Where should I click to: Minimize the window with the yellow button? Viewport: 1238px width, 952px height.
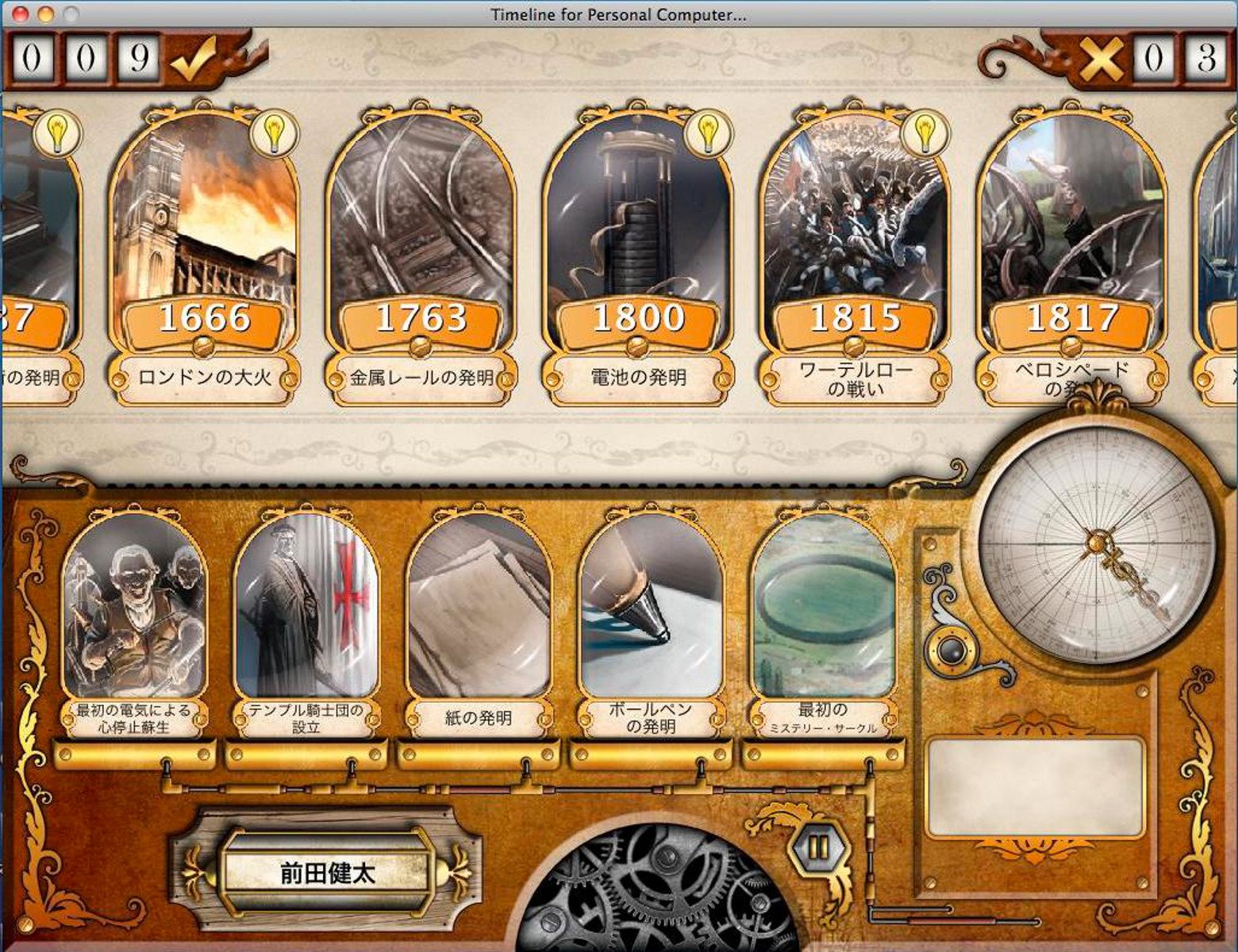(x=46, y=14)
